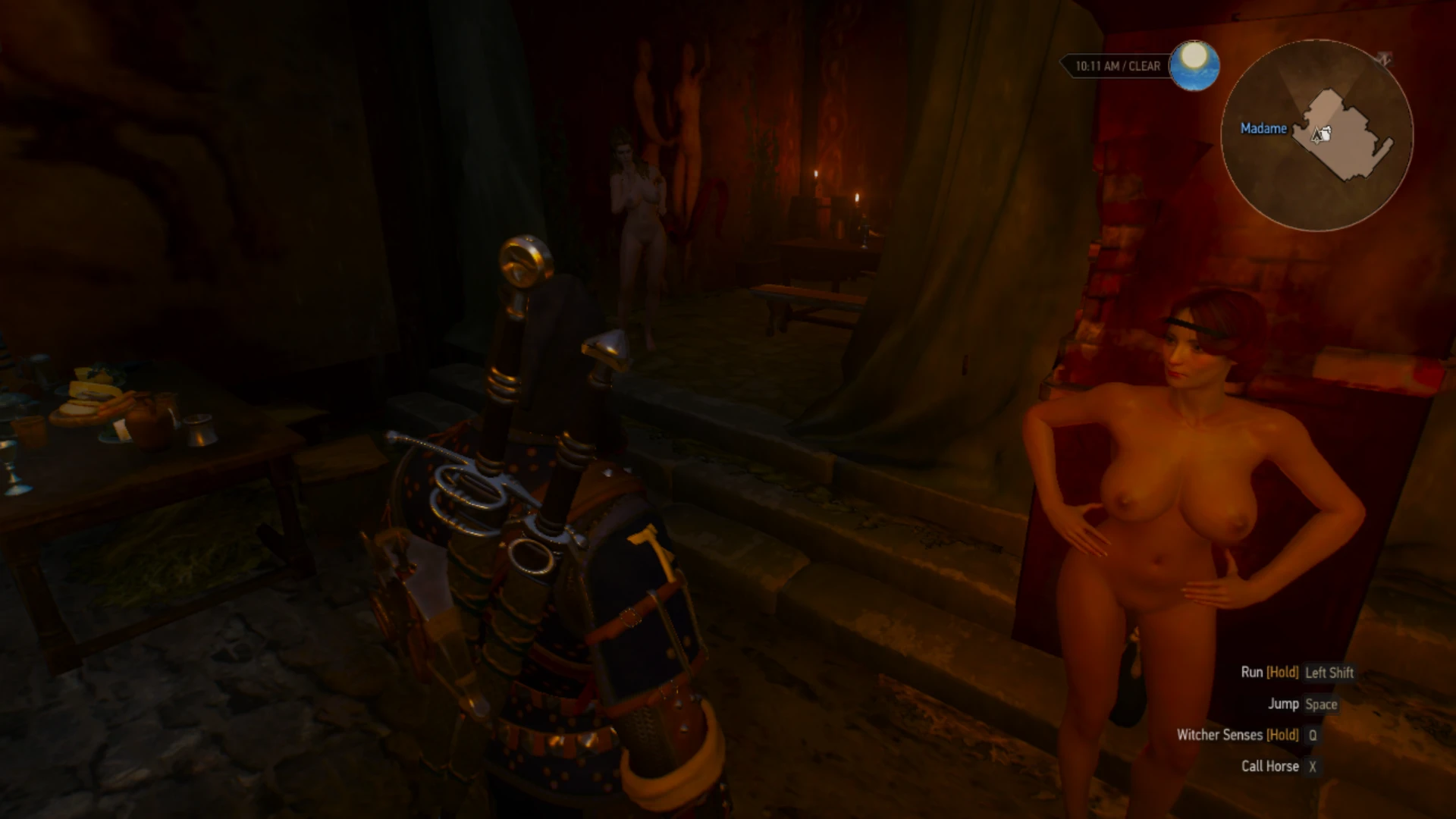Select the player arrow marker on the minimap

[x=1316, y=134]
